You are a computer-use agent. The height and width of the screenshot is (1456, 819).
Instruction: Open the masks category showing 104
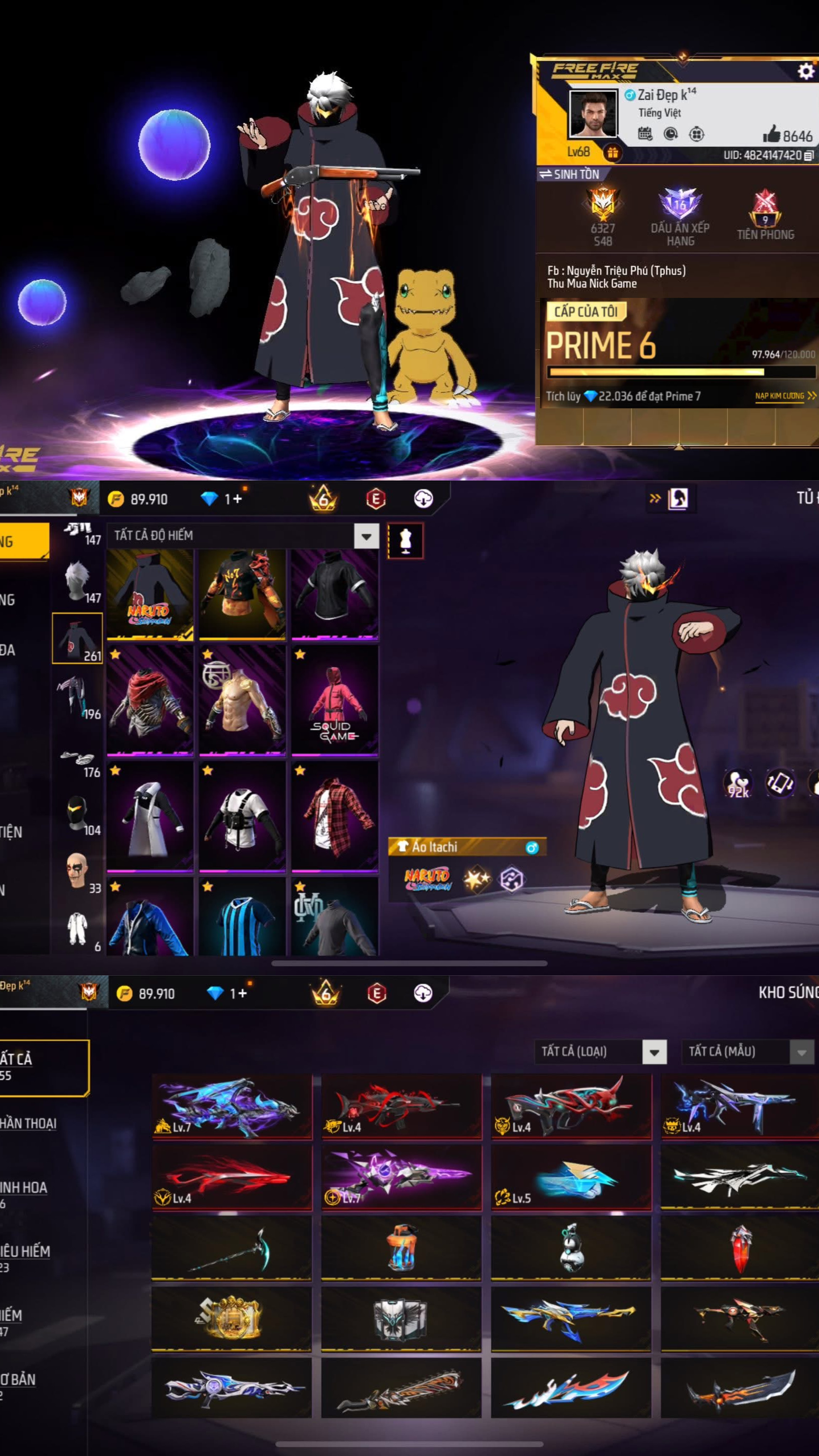(78, 814)
